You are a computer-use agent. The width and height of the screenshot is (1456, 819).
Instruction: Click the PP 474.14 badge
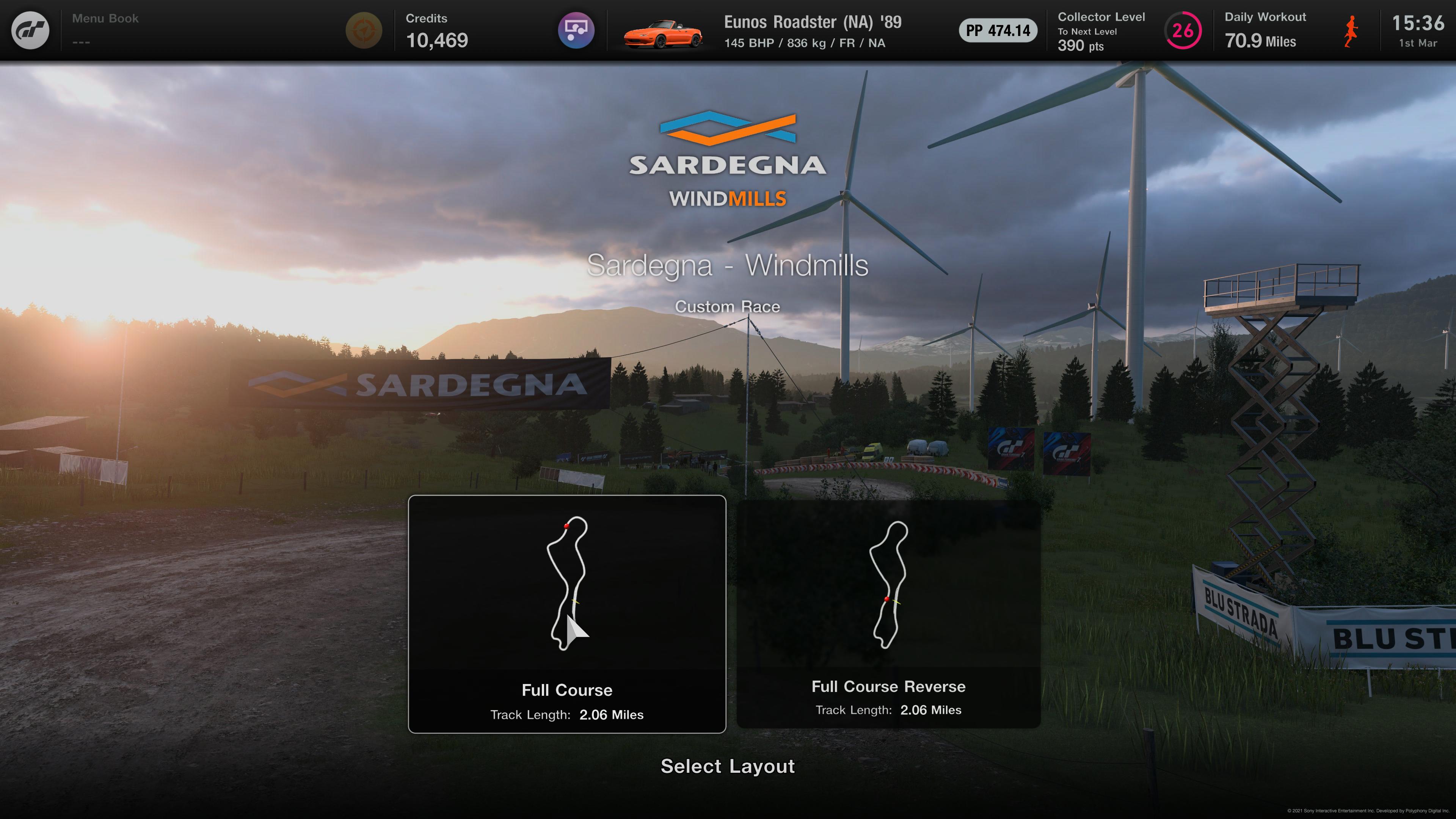(998, 30)
